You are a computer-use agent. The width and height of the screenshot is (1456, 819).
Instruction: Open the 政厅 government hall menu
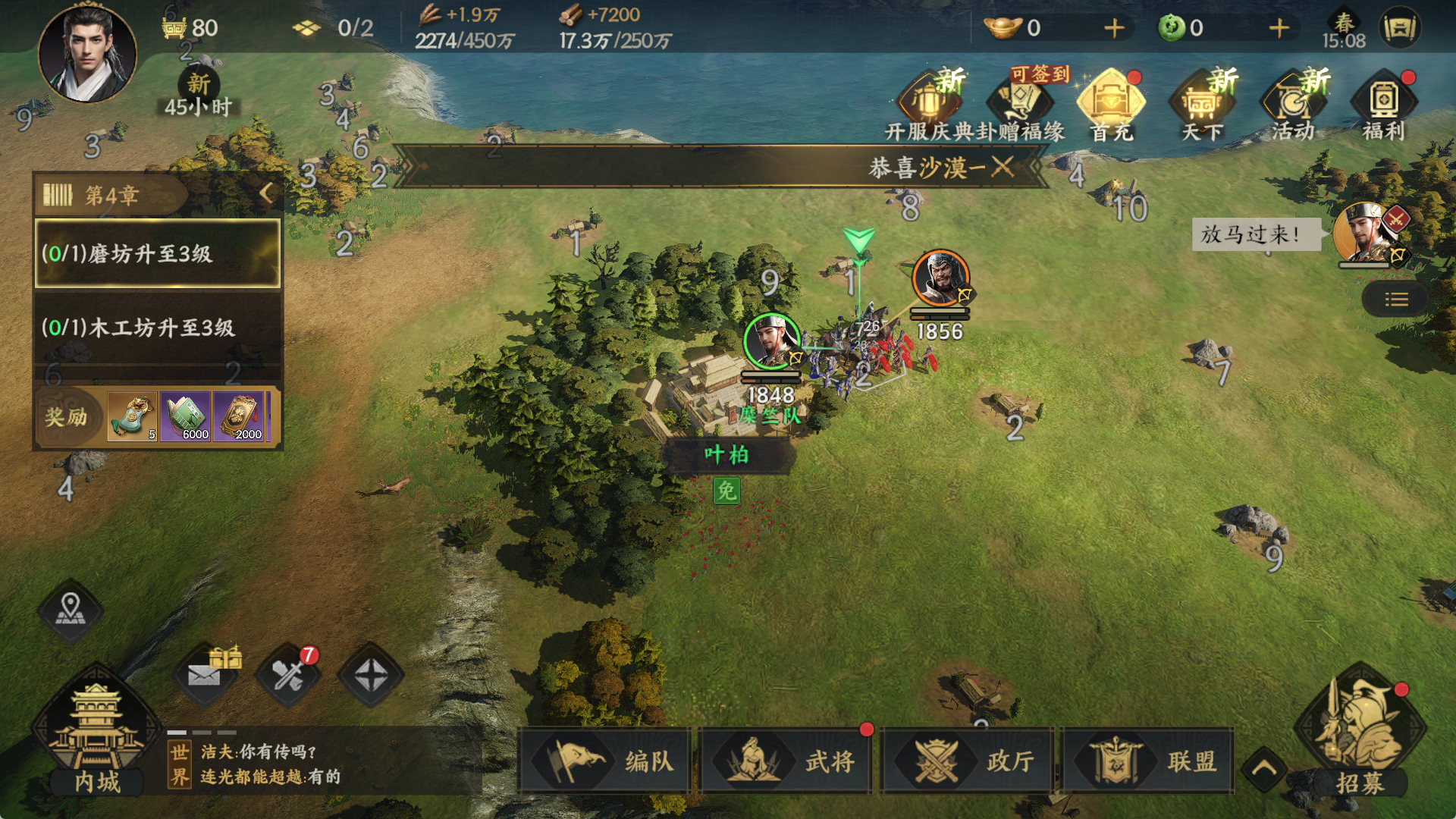click(x=968, y=761)
